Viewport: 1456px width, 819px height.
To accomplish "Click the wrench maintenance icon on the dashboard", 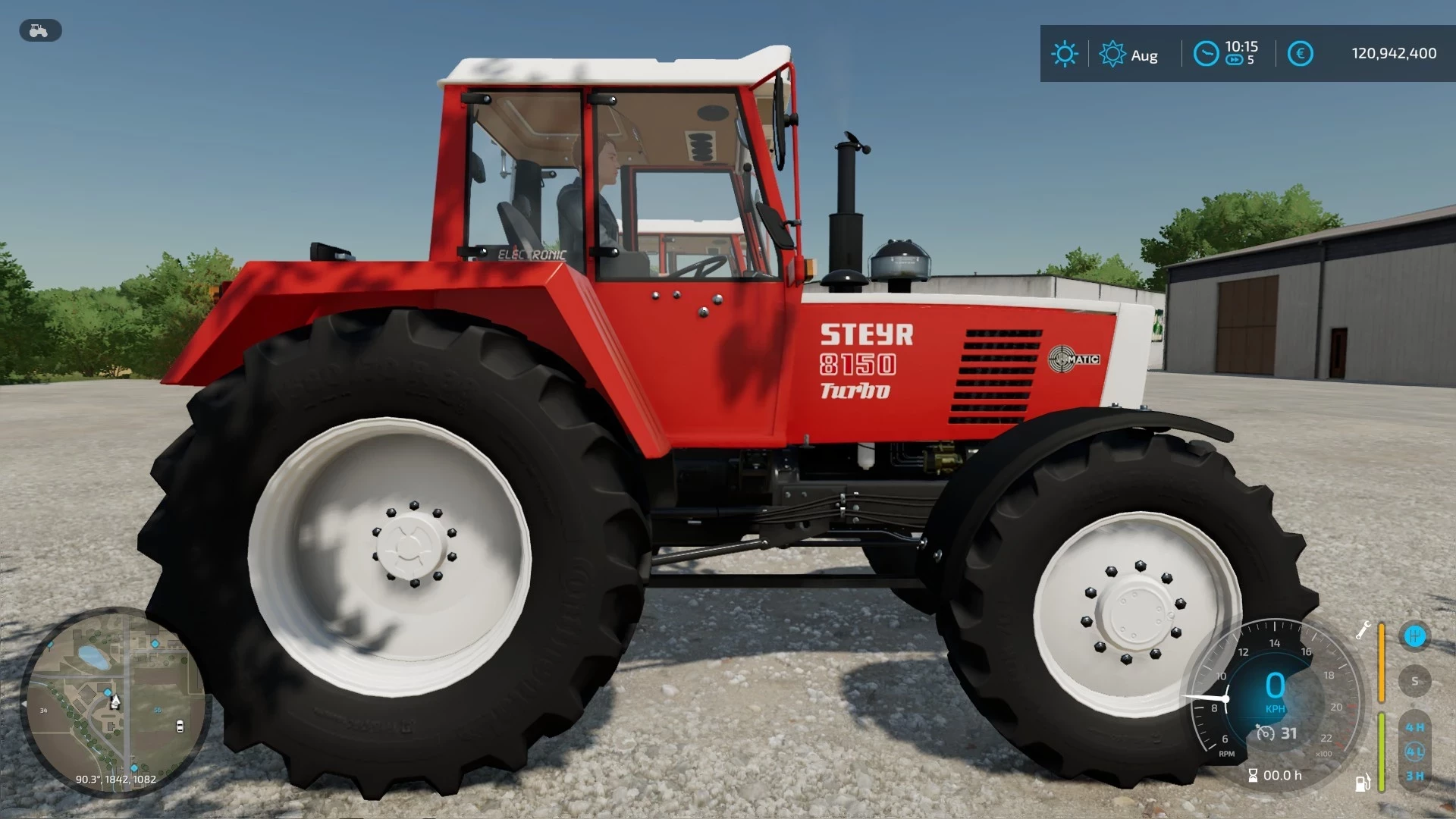I will click(1363, 631).
